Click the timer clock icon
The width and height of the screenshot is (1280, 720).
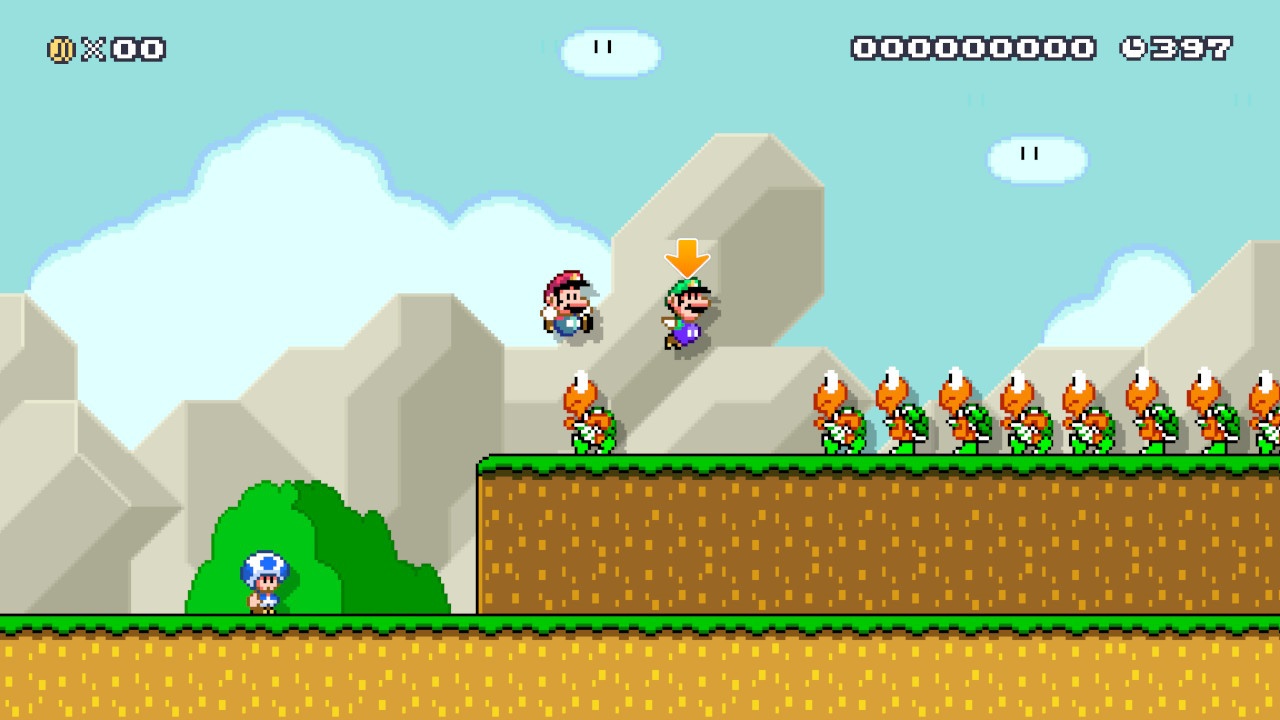click(1135, 47)
